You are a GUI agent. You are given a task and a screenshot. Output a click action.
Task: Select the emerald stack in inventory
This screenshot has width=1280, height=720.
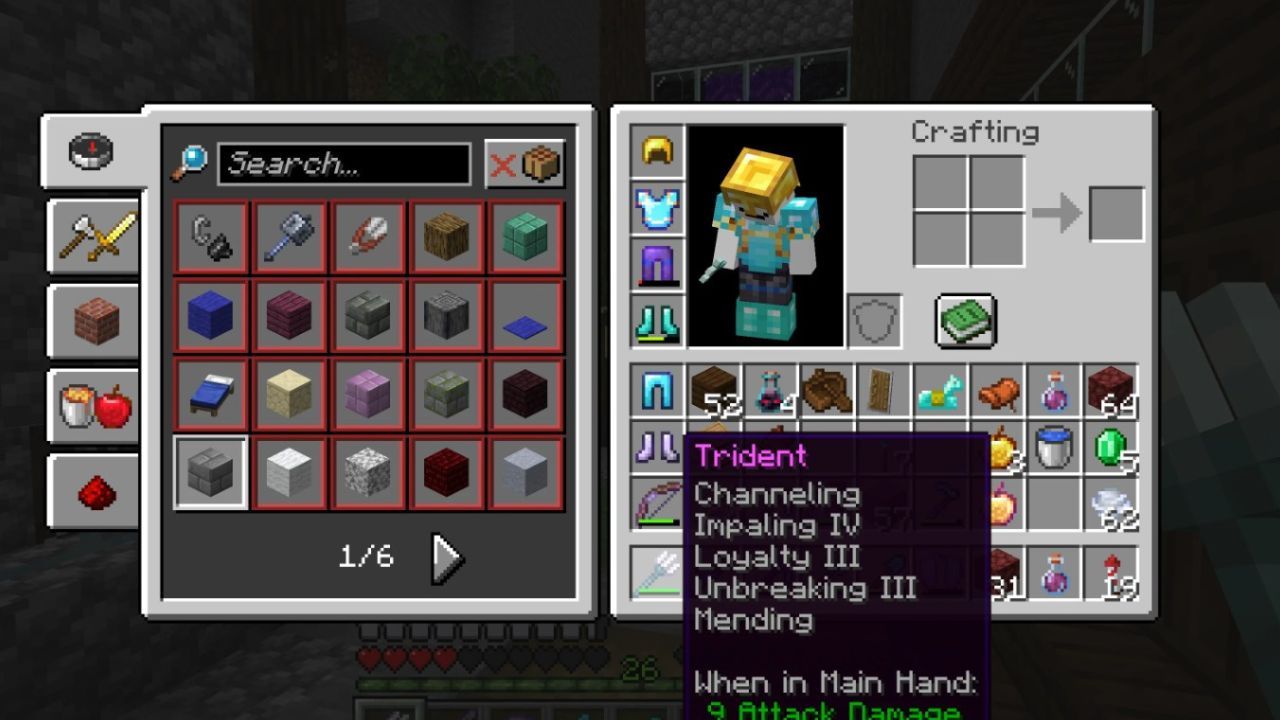coord(1111,448)
